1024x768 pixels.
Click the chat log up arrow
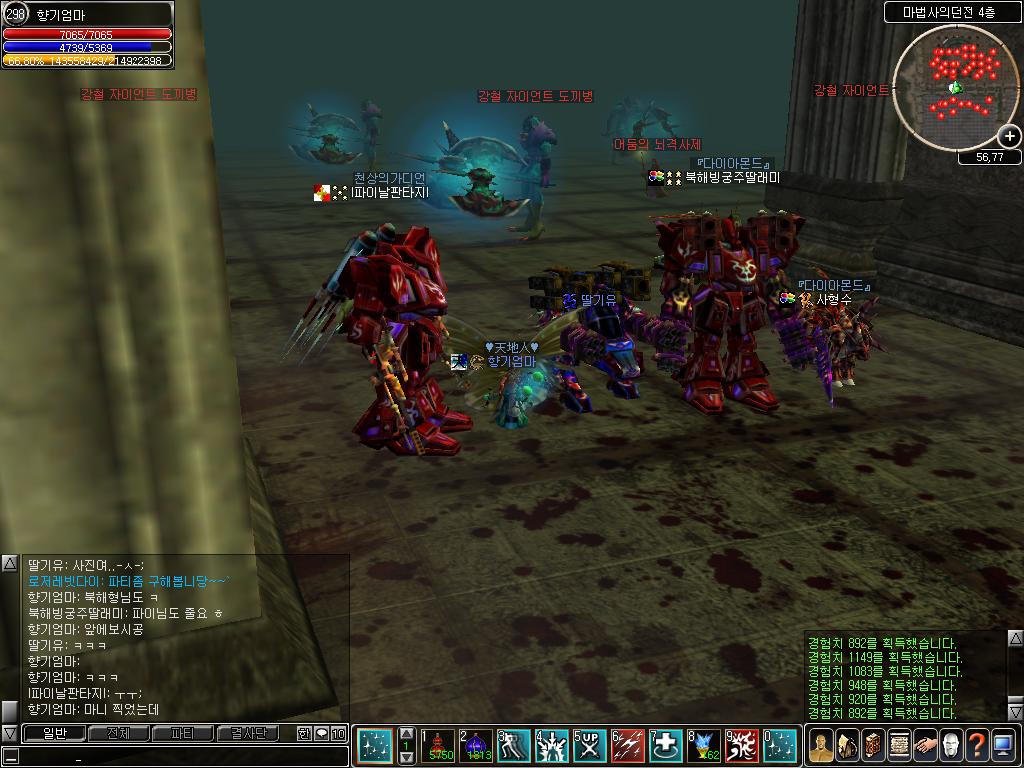click(9, 564)
